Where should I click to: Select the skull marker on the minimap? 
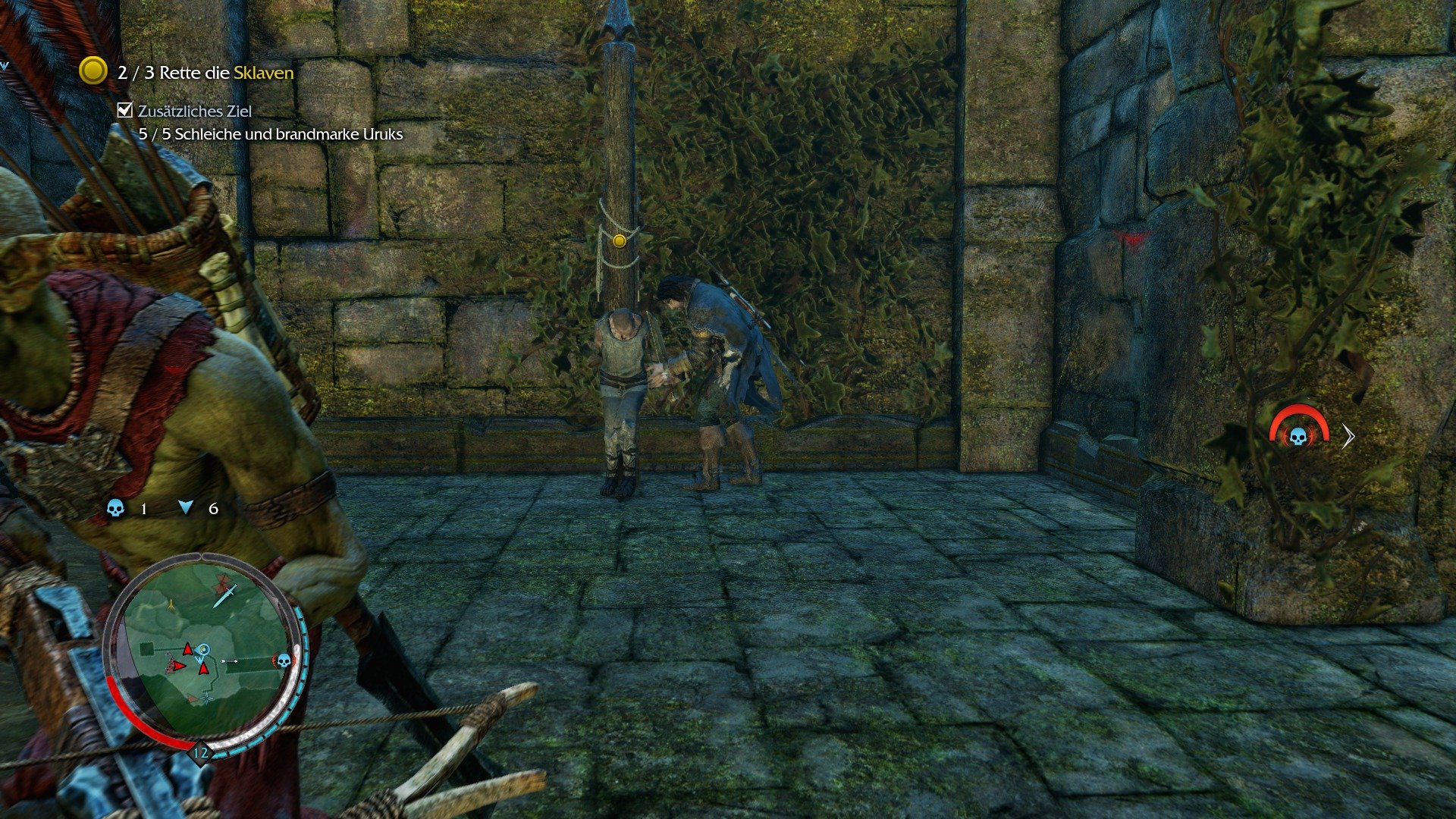pos(284,660)
